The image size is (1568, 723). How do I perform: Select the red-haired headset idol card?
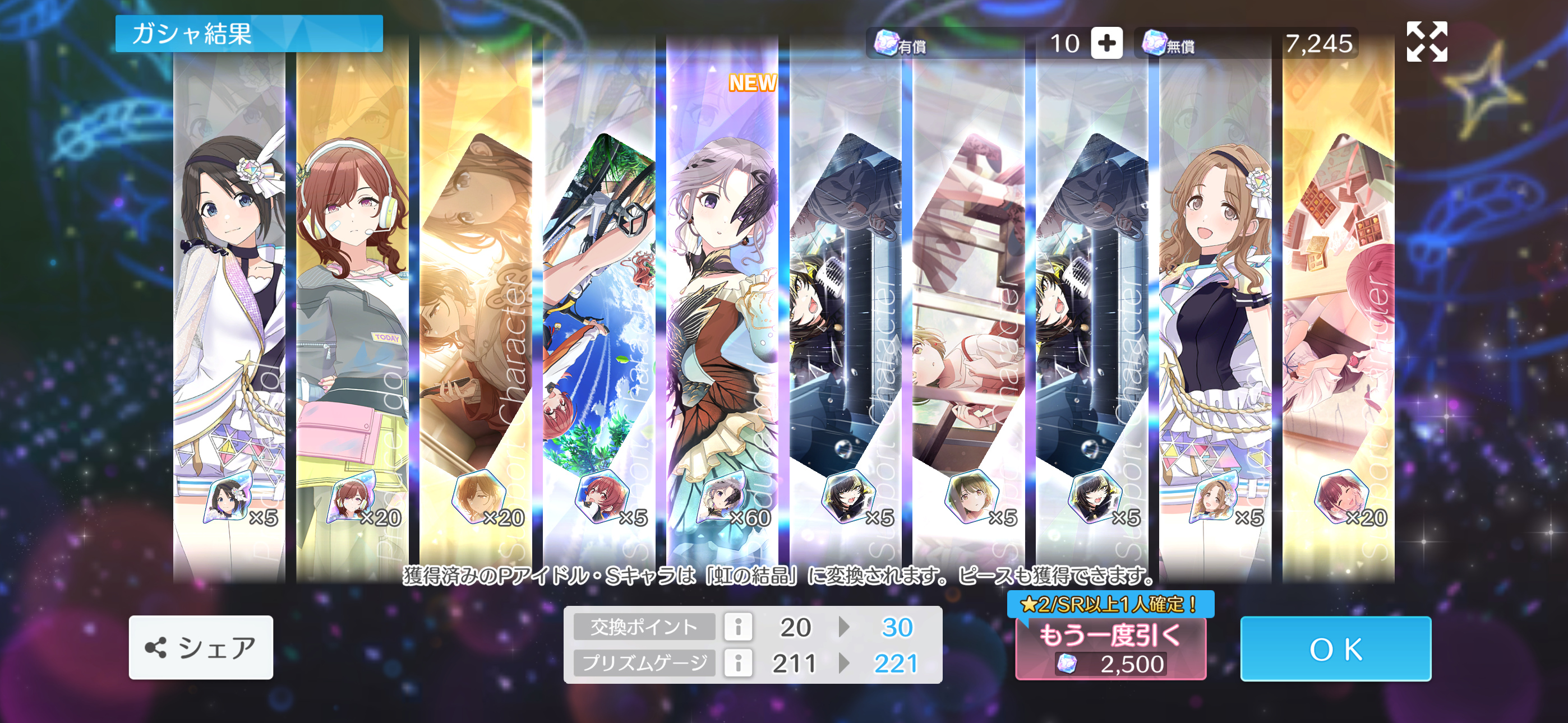click(x=352, y=304)
